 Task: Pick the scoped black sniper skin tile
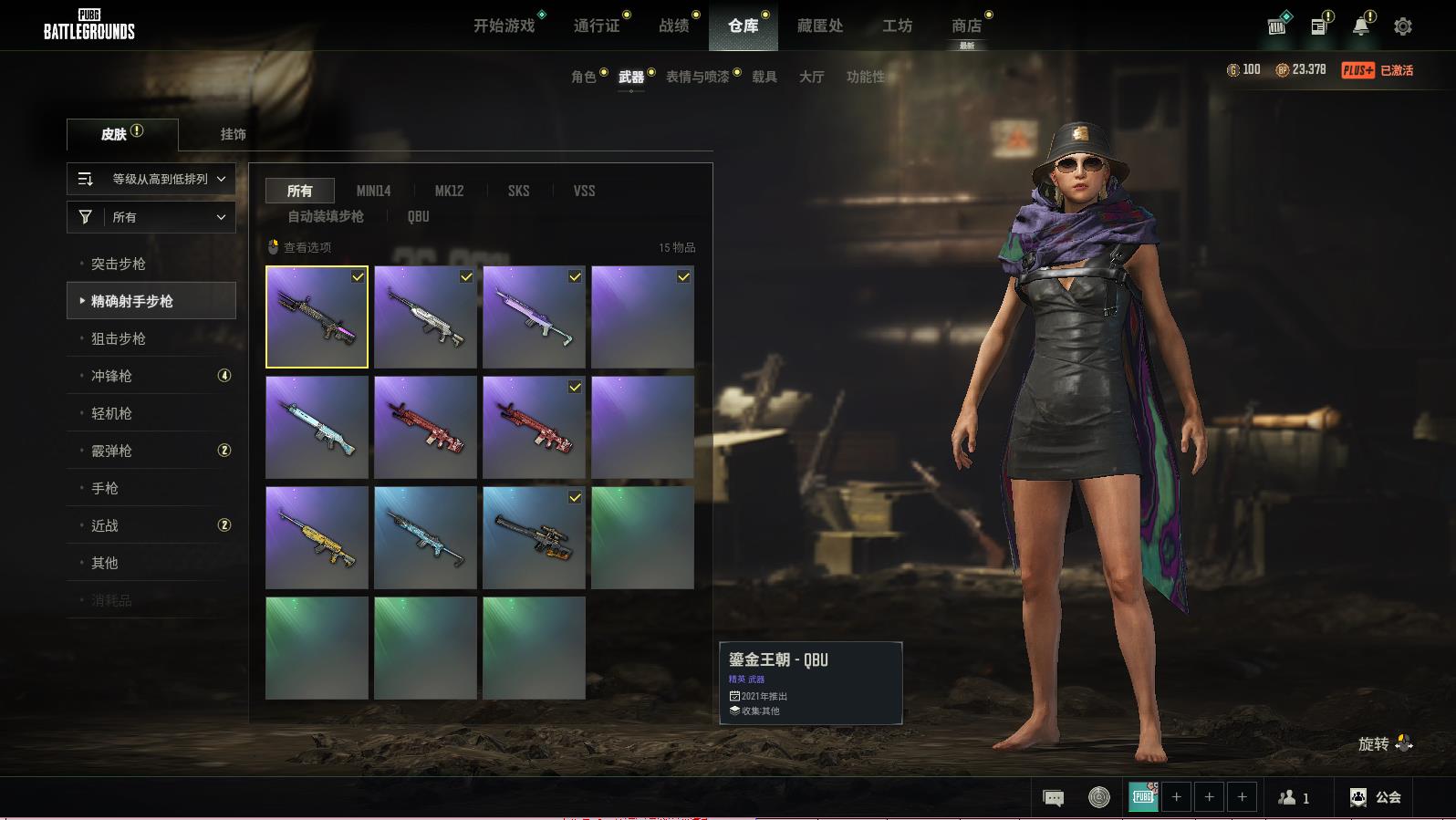tap(534, 537)
